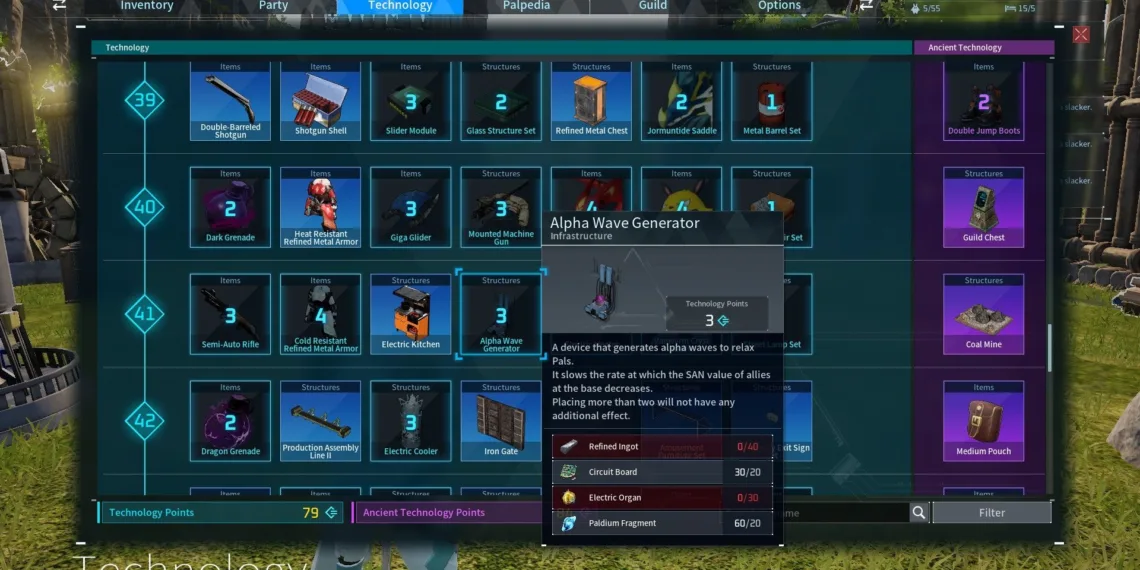Choose the Shotgun Shell technology tile
The height and width of the screenshot is (570, 1140).
pos(320,100)
